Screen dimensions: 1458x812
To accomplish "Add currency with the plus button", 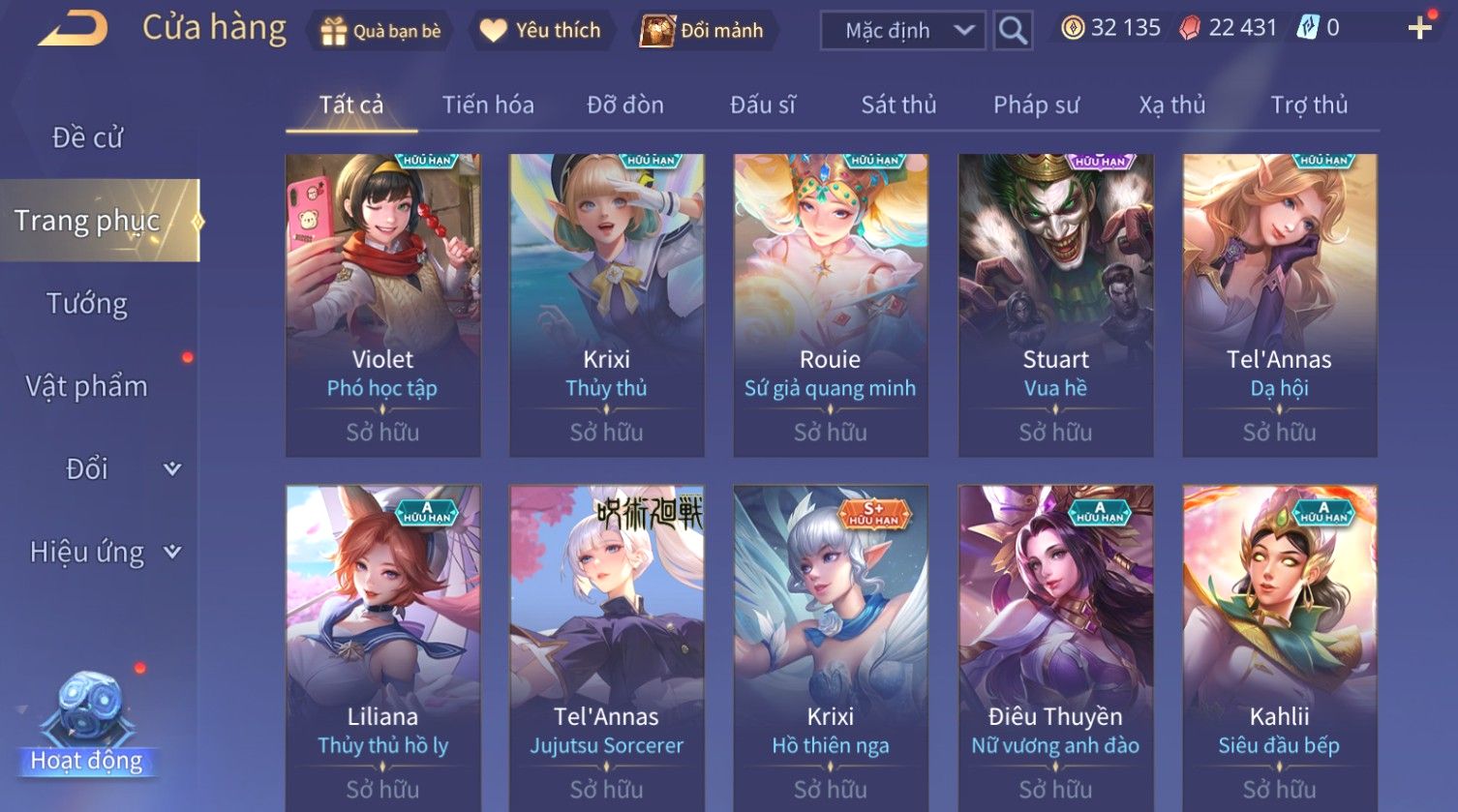I will pos(1419,28).
